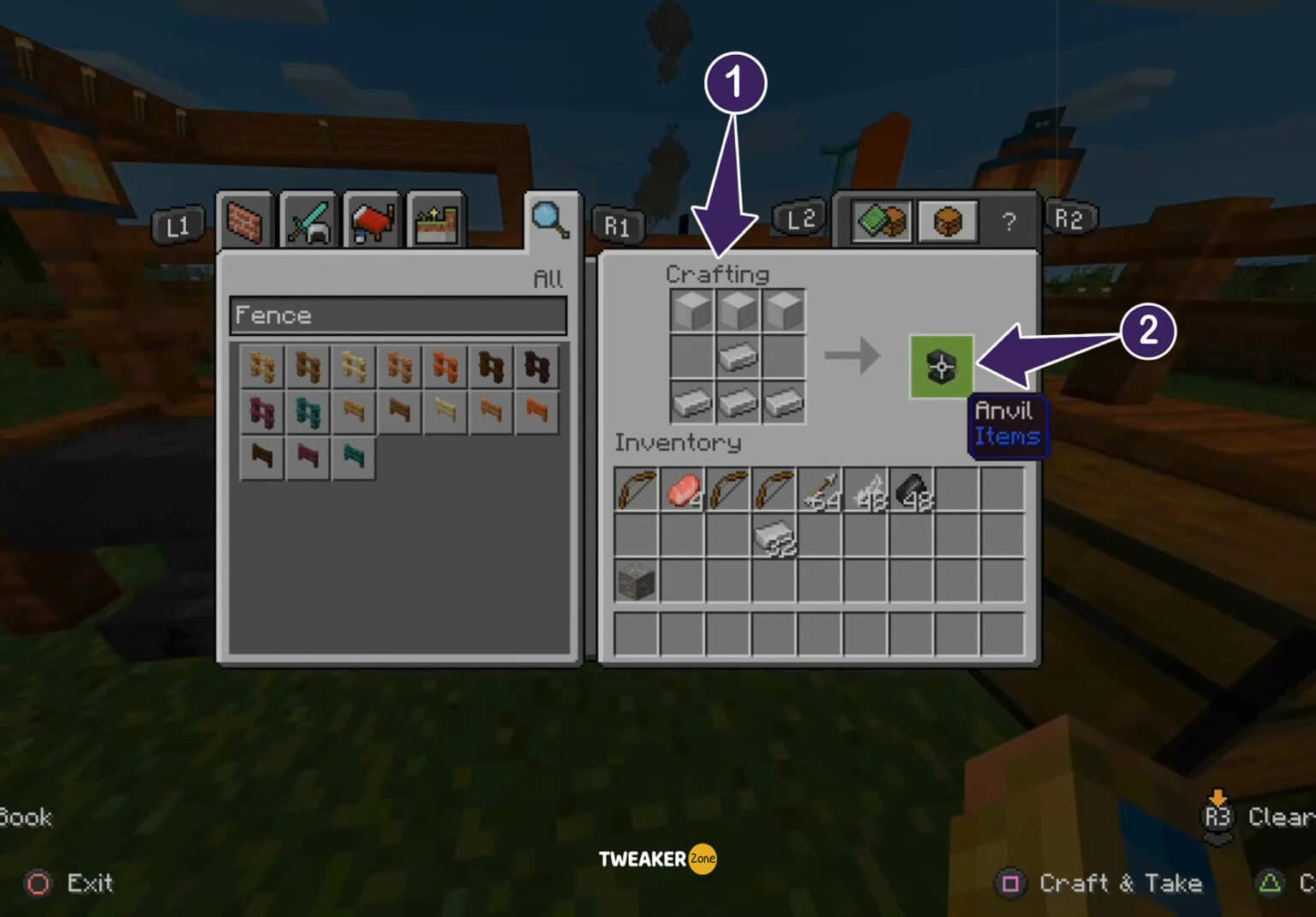This screenshot has width=1316, height=917.
Task: Toggle the L2 category switch button
Action: click(x=801, y=219)
